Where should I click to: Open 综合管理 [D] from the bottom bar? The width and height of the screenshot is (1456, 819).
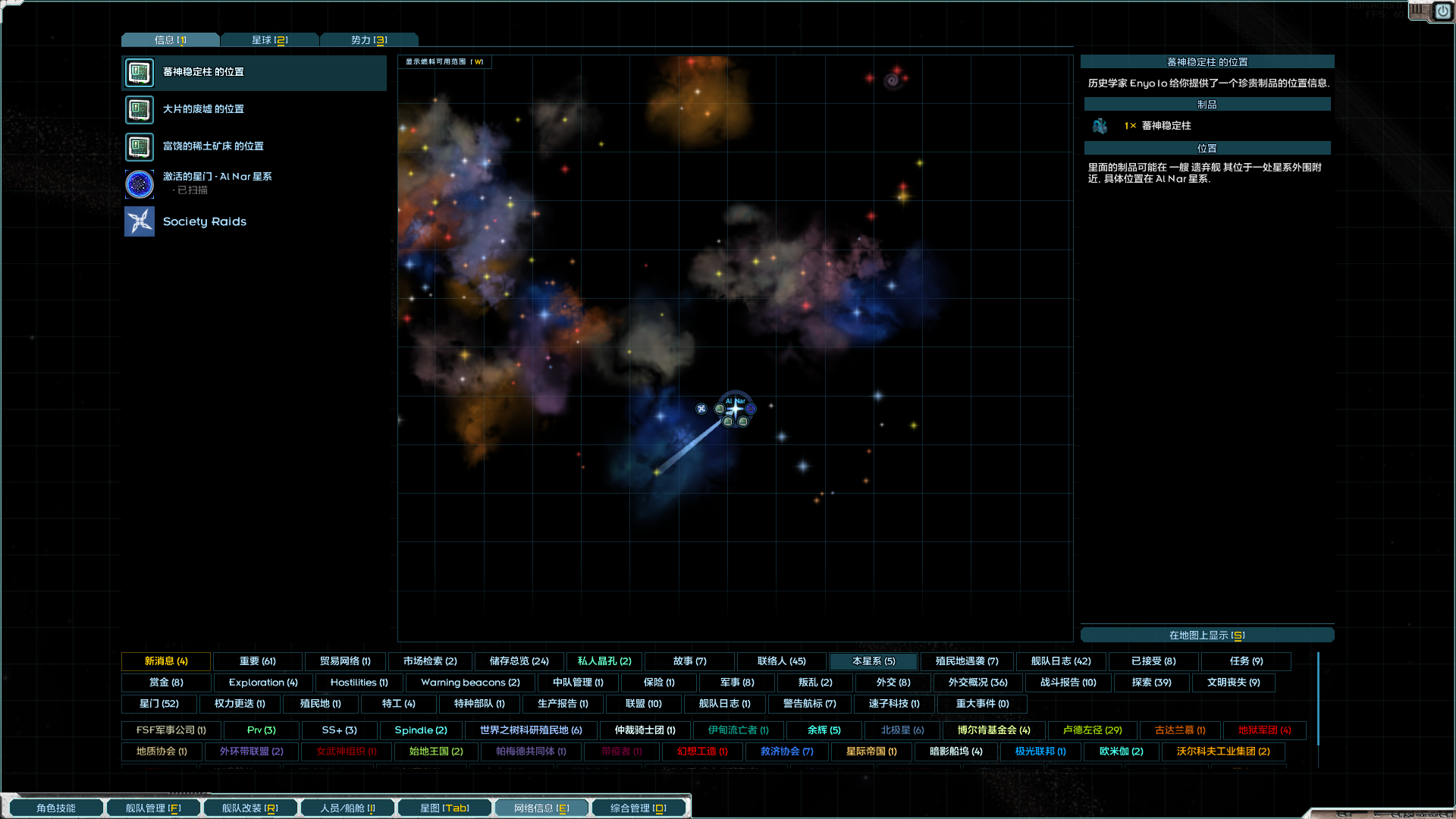tap(639, 808)
